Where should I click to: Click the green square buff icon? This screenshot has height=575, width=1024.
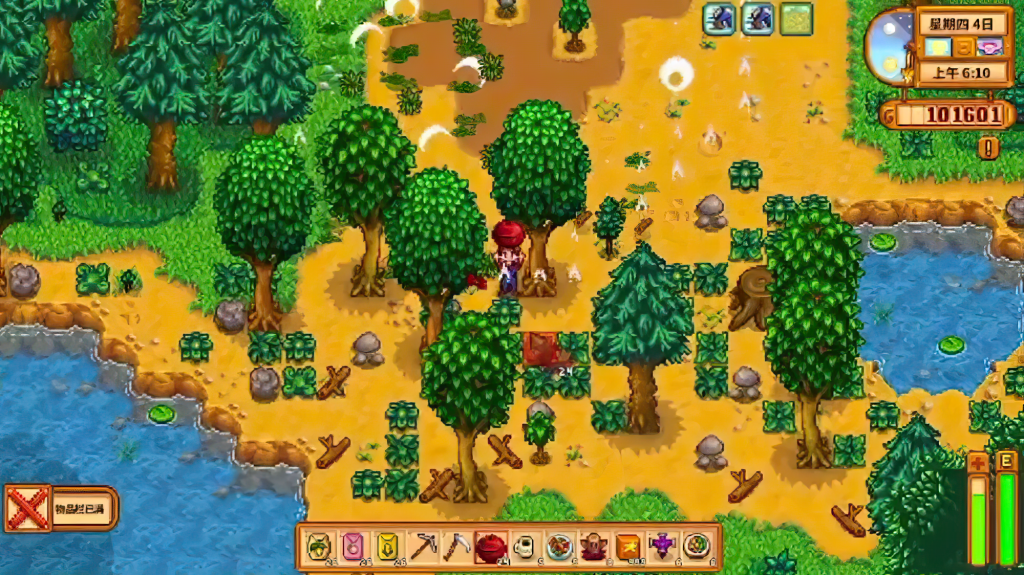796,18
